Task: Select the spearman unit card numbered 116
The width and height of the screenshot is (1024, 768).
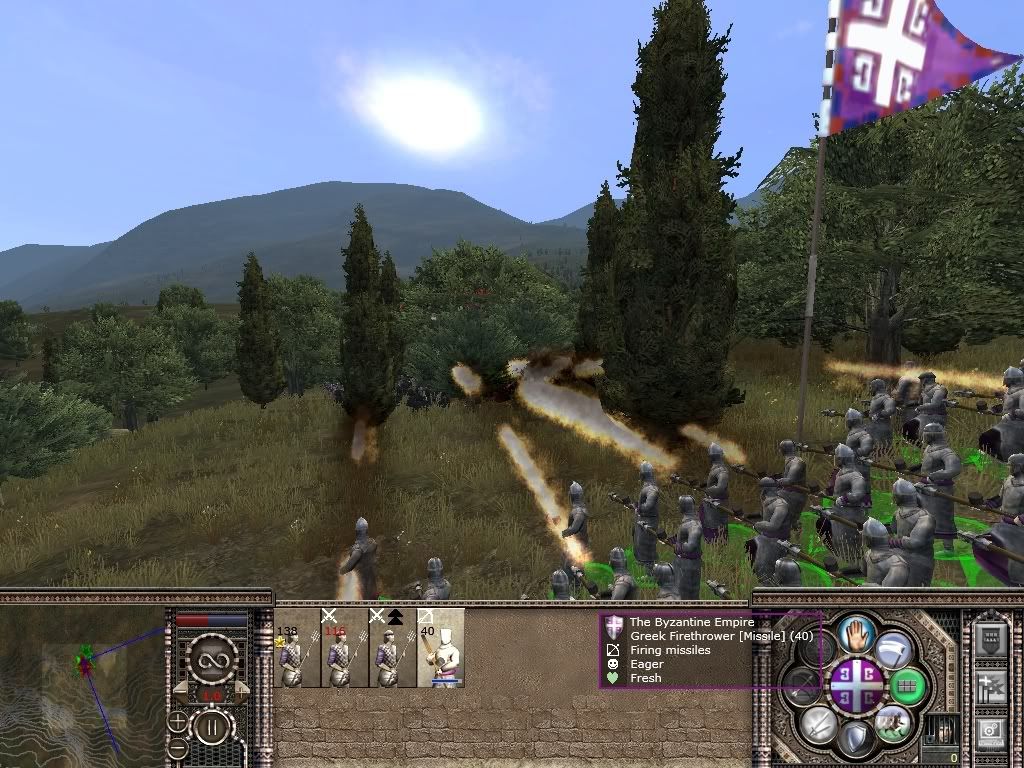Action: [344, 648]
